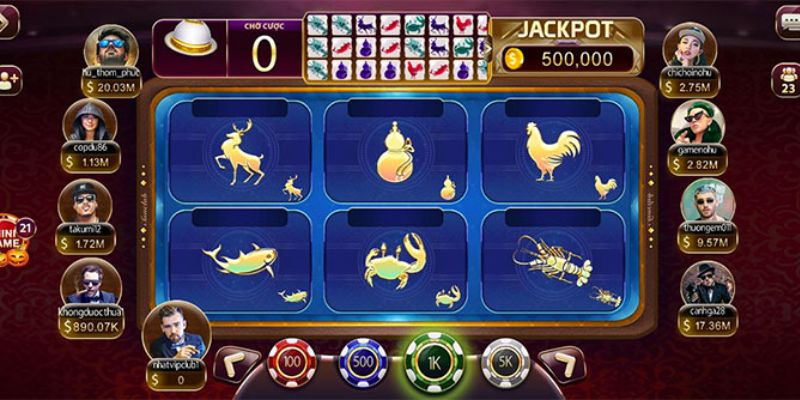Open the player list icon showing 23

(787, 79)
